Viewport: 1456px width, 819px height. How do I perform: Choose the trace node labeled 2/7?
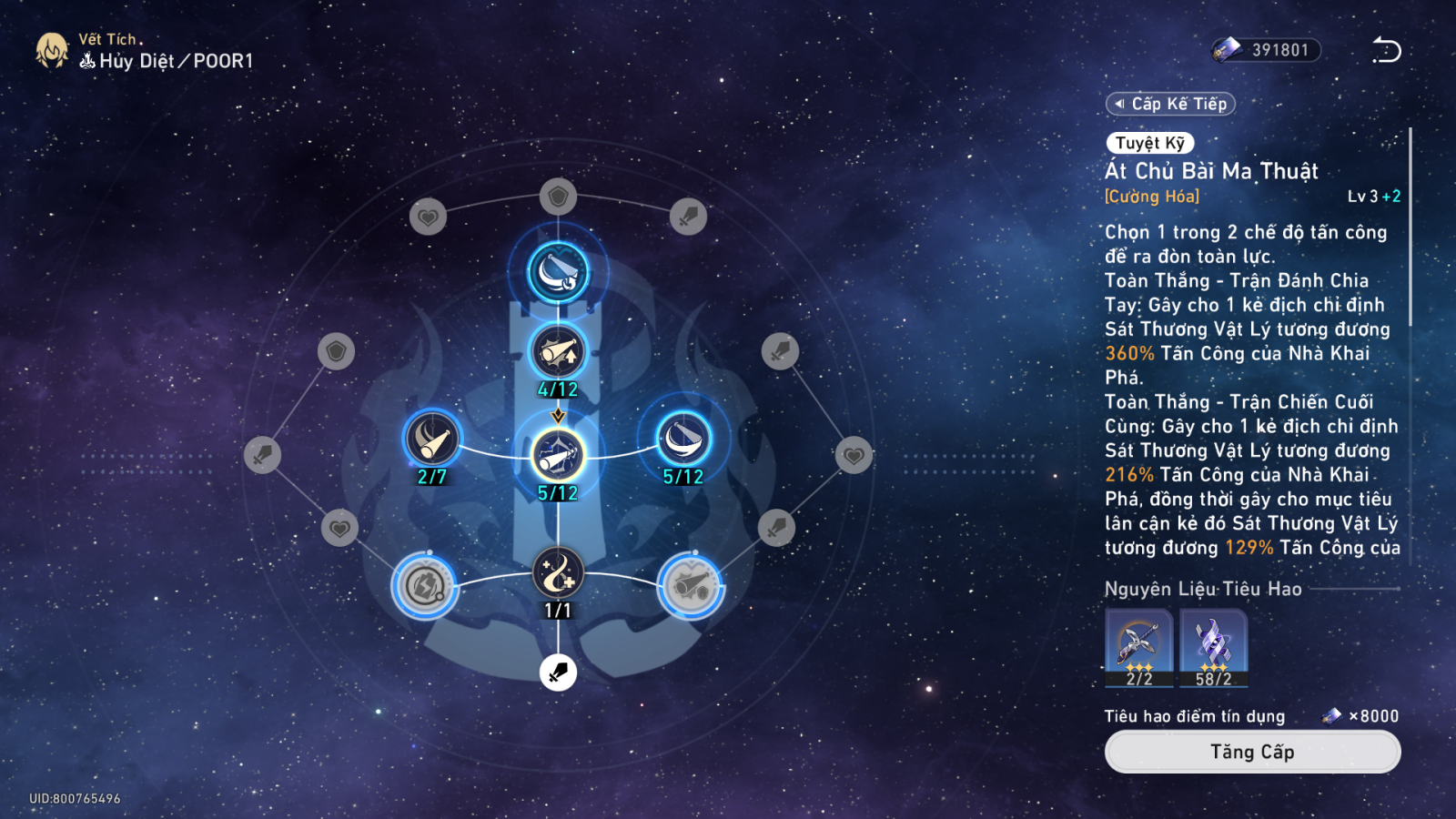432,440
